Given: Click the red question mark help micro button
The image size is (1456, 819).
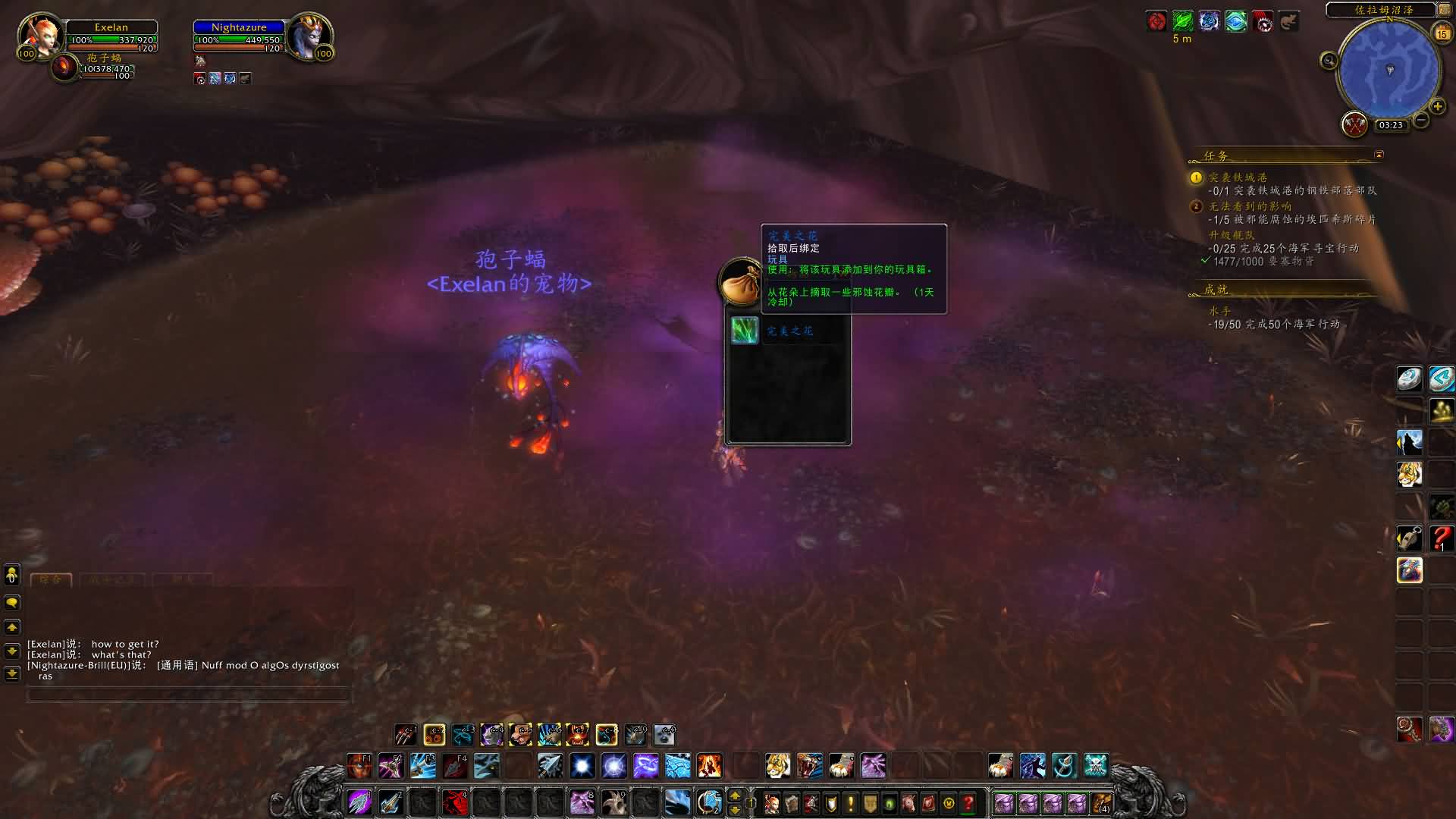Looking at the screenshot, I should [x=968, y=802].
